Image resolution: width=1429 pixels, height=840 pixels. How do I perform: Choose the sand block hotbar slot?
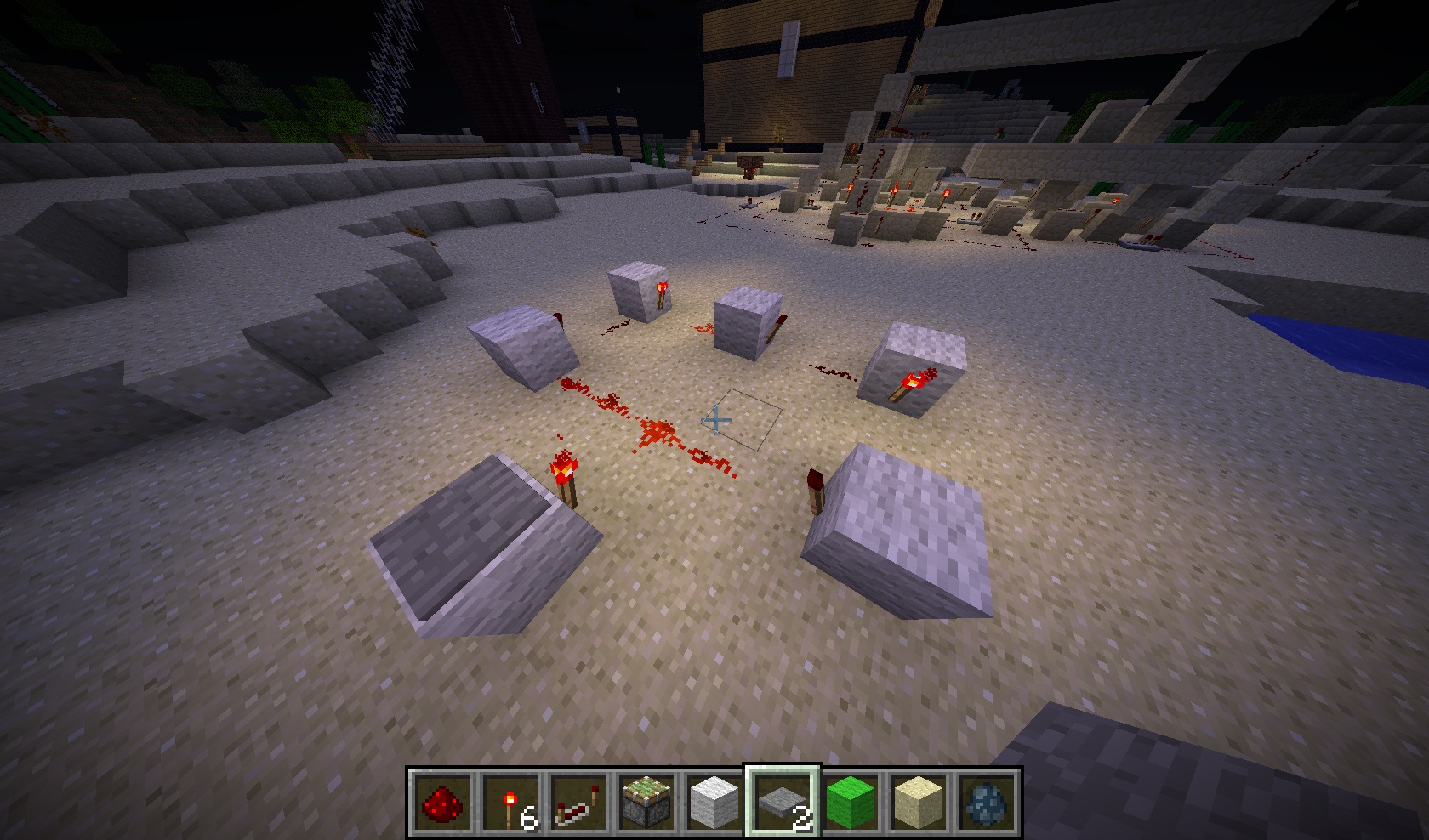pyautogui.click(x=919, y=803)
